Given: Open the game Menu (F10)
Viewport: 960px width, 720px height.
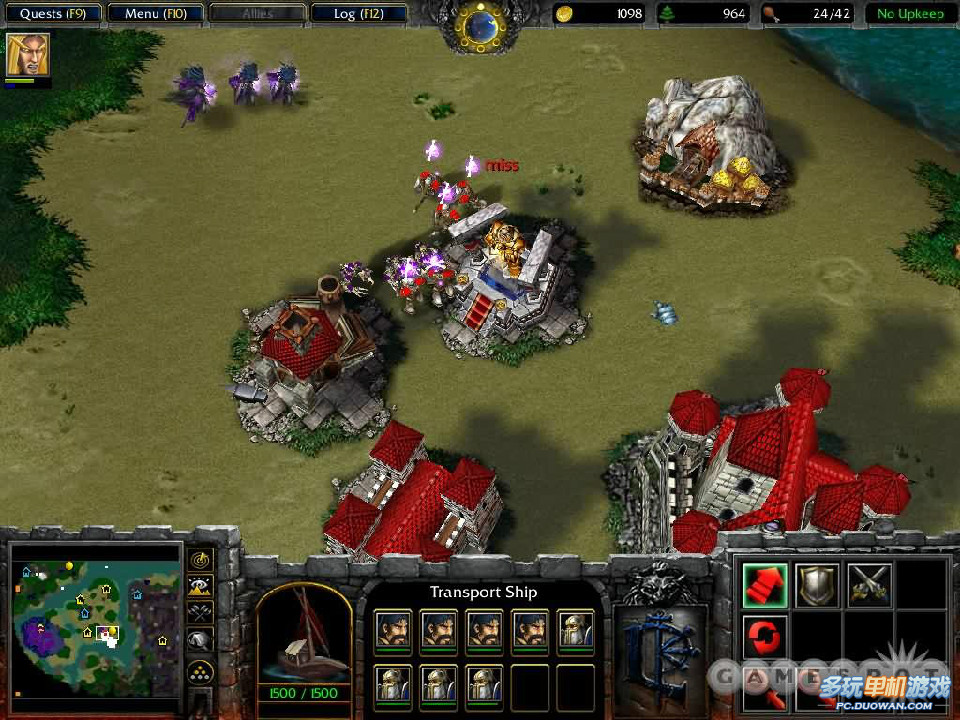Looking at the screenshot, I should pyautogui.click(x=155, y=14).
